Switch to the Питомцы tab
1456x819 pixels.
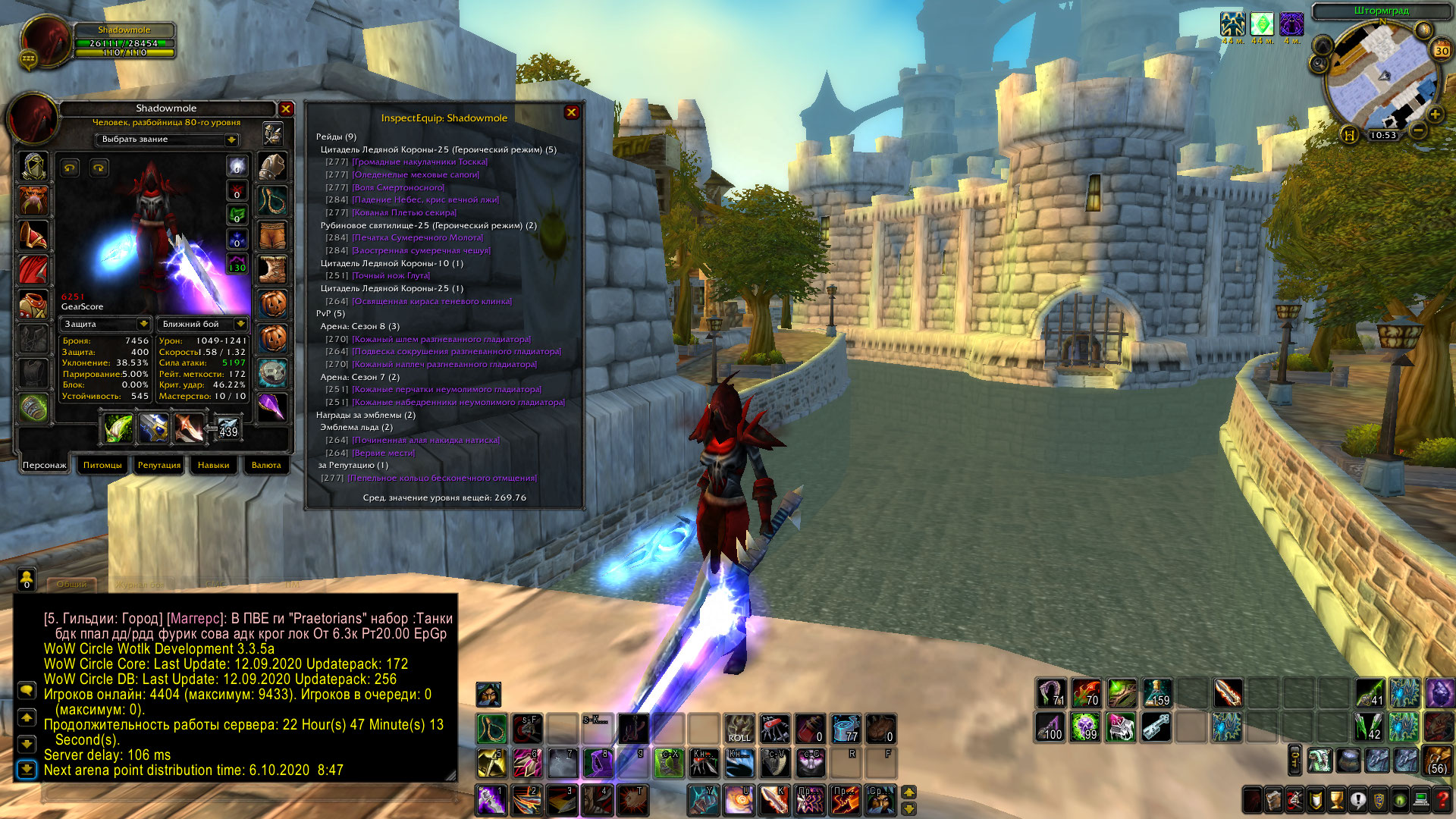102,465
